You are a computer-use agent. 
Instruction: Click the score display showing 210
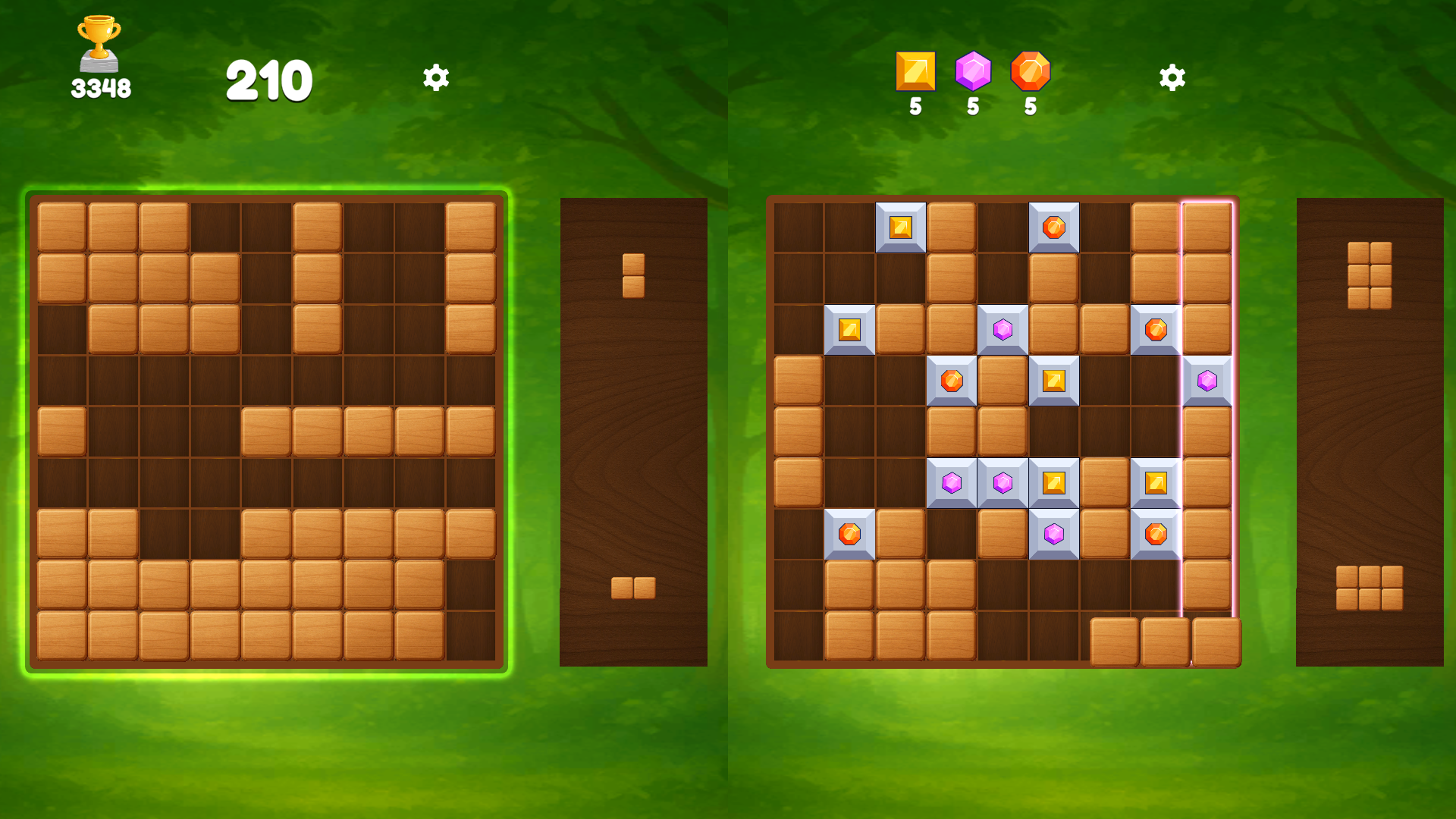pyautogui.click(x=269, y=77)
